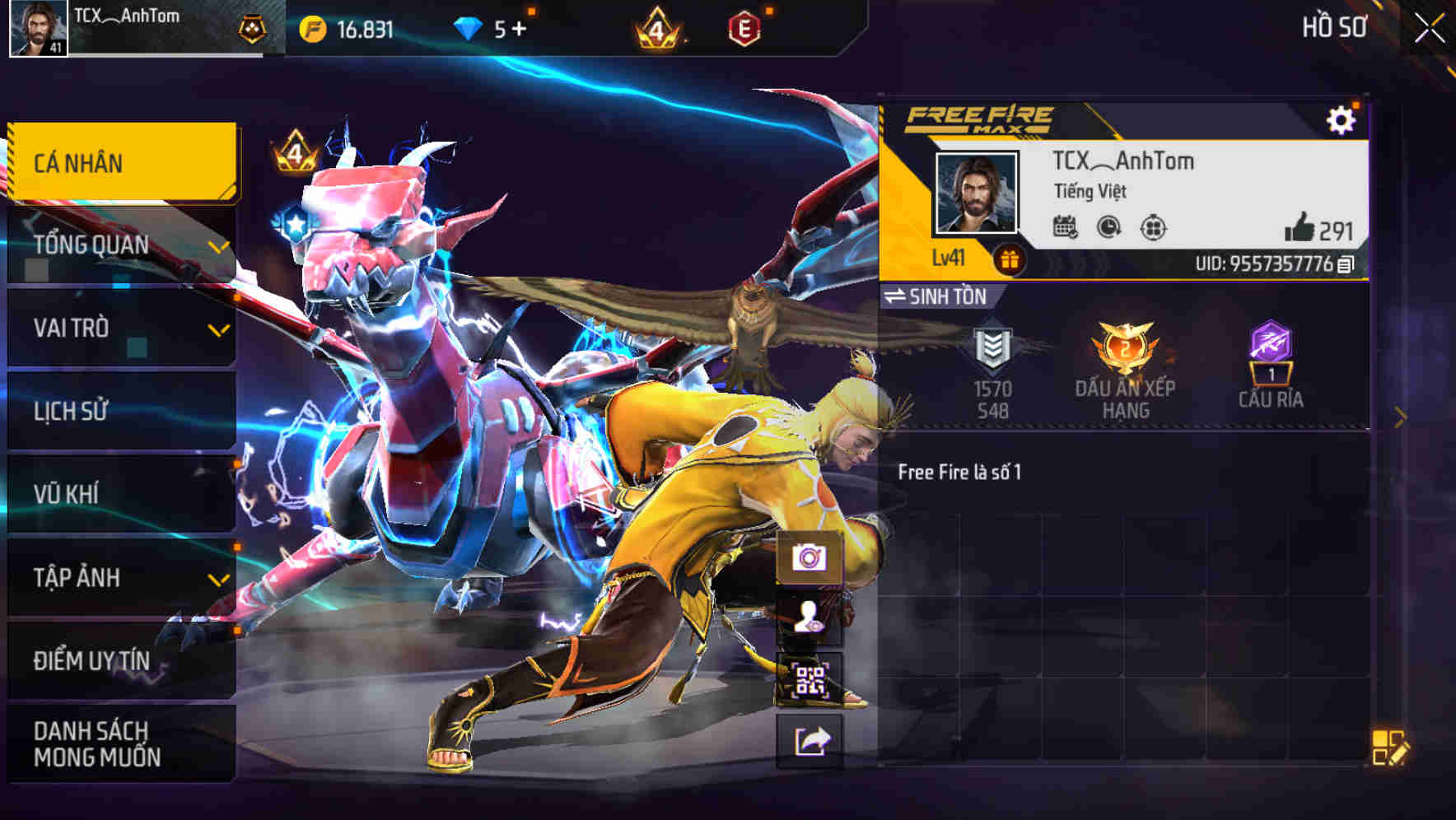This screenshot has height=820, width=1456.
Task: Expand the Vai Trò dropdown
Action: [217, 329]
